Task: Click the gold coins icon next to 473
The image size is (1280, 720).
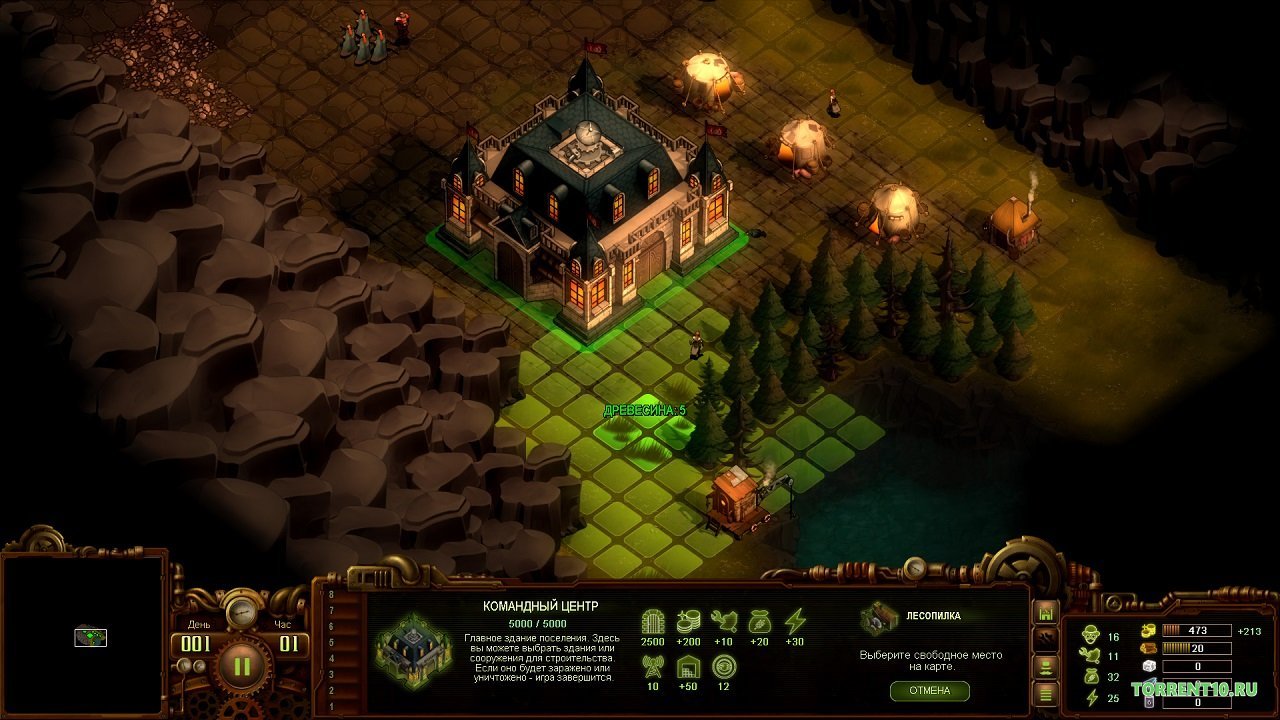Action: click(x=1148, y=630)
